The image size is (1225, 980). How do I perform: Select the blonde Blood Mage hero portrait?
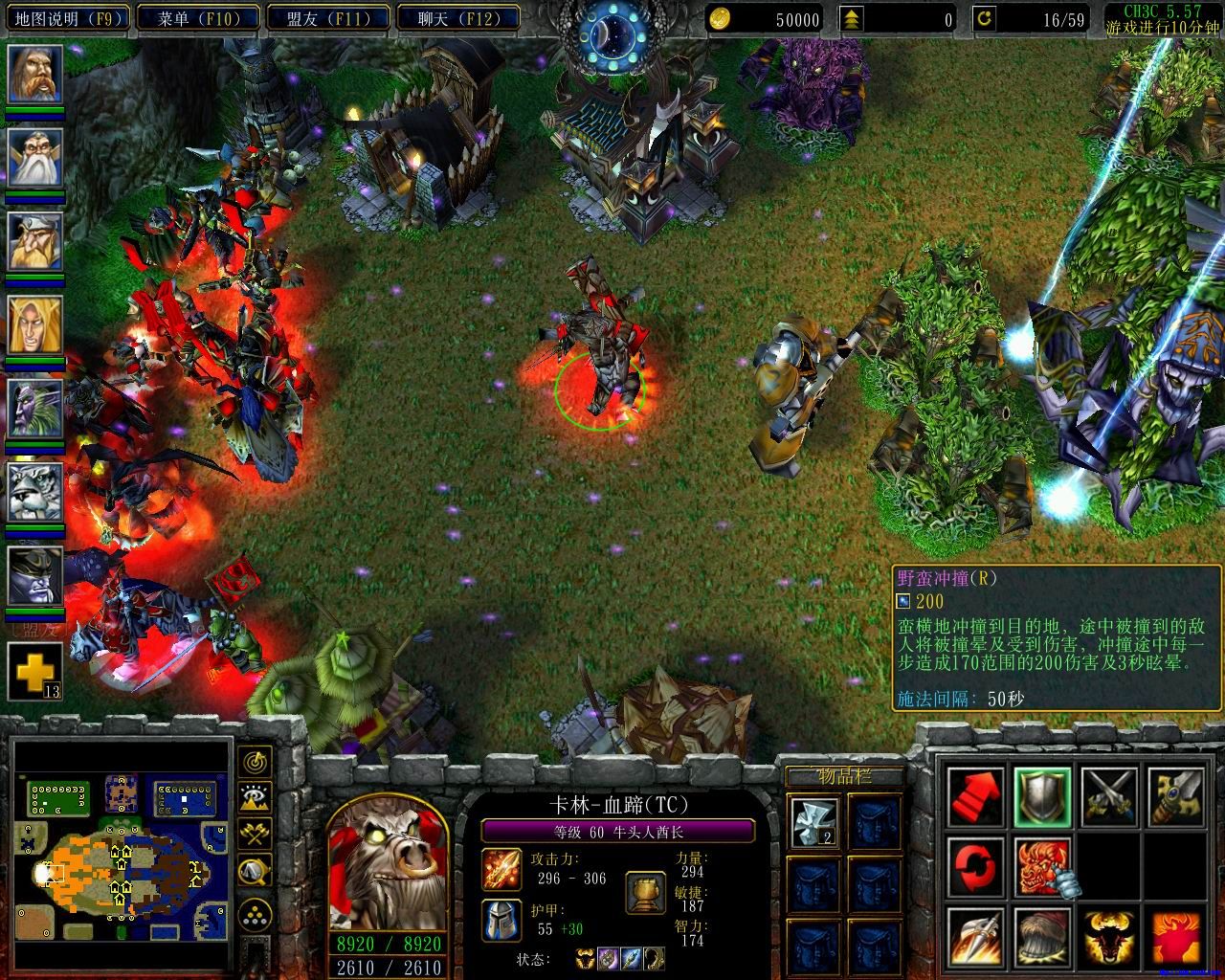35,324
